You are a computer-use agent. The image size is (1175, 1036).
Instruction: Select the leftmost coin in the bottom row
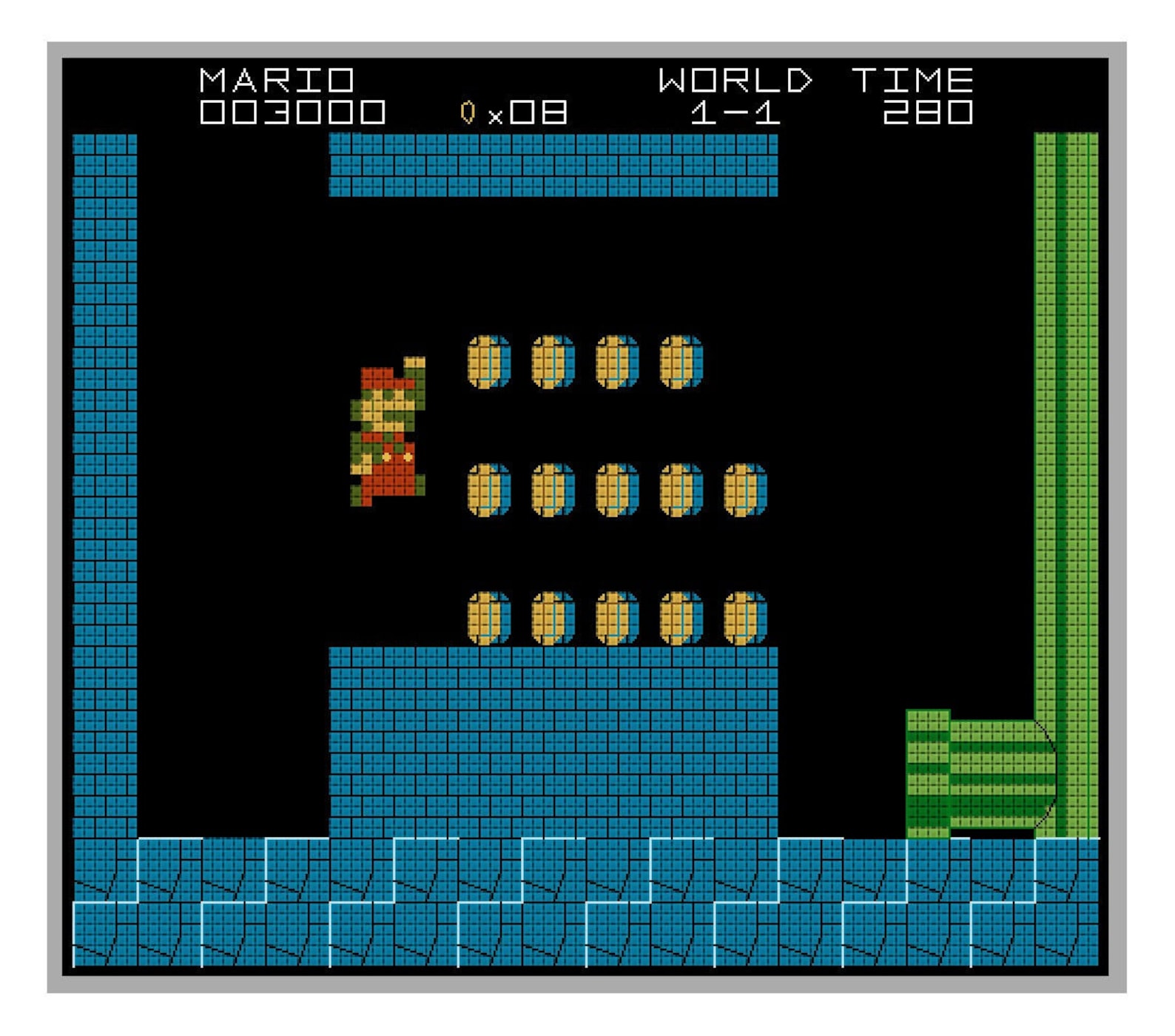(x=487, y=616)
